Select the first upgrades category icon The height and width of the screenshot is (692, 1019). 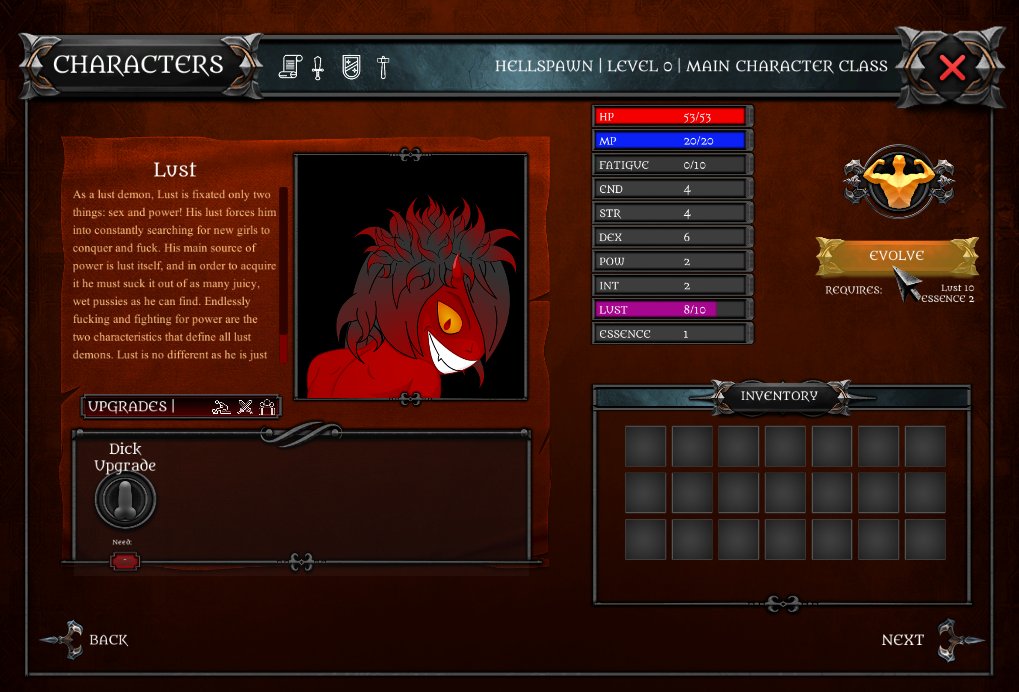tap(222, 406)
